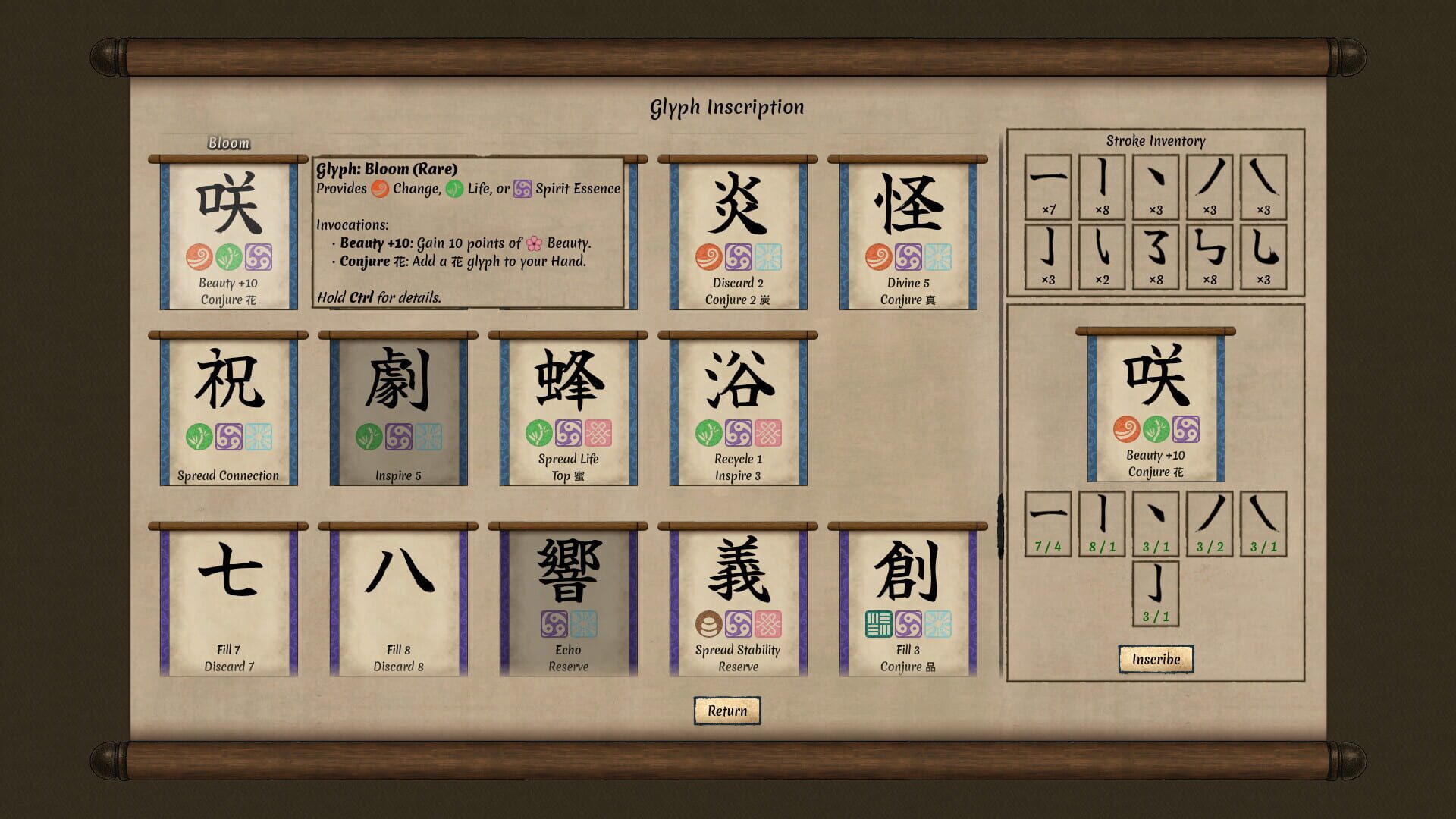Click the Return button
Screen dimensions: 1456x819
tap(726, 711)
